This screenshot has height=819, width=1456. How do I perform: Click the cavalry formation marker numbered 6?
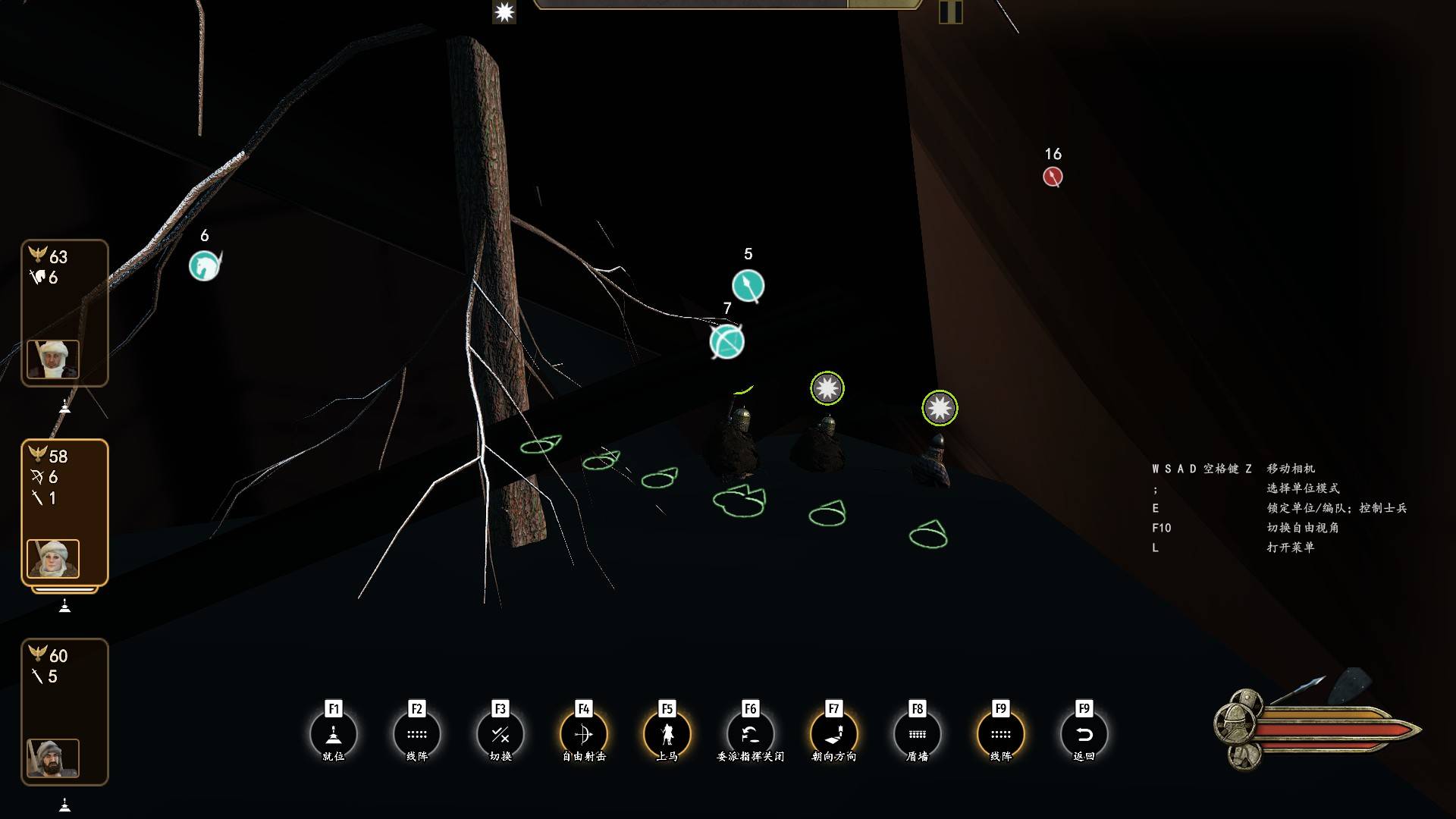click(204, 266)
